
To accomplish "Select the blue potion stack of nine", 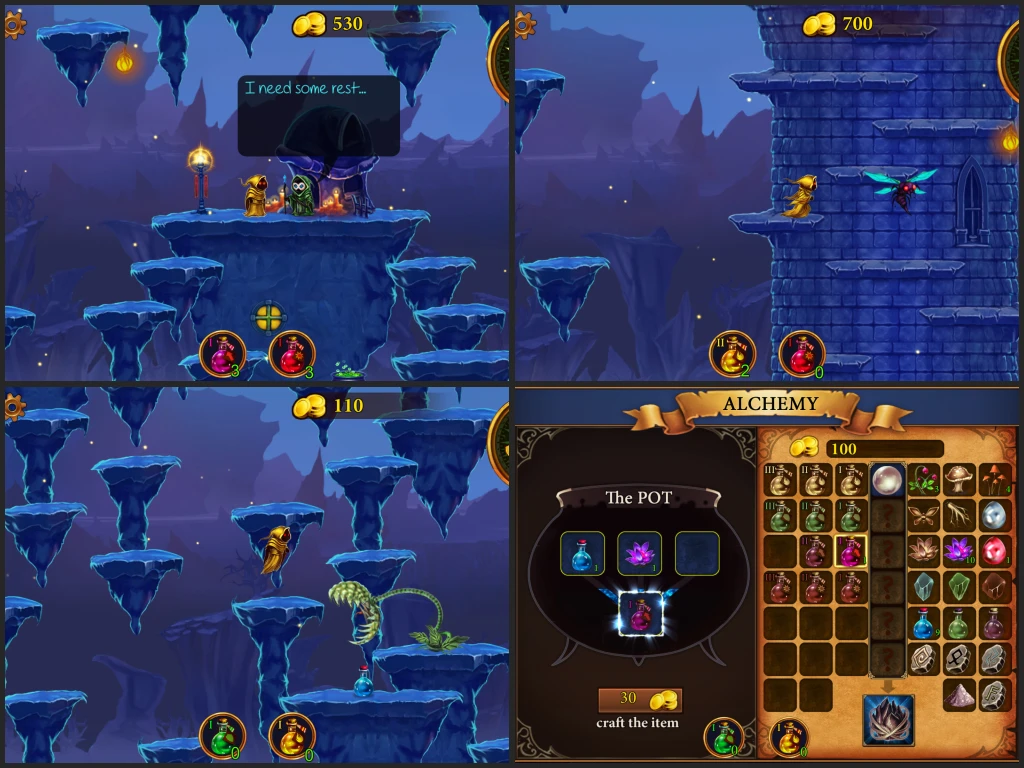I will (923, 623).
